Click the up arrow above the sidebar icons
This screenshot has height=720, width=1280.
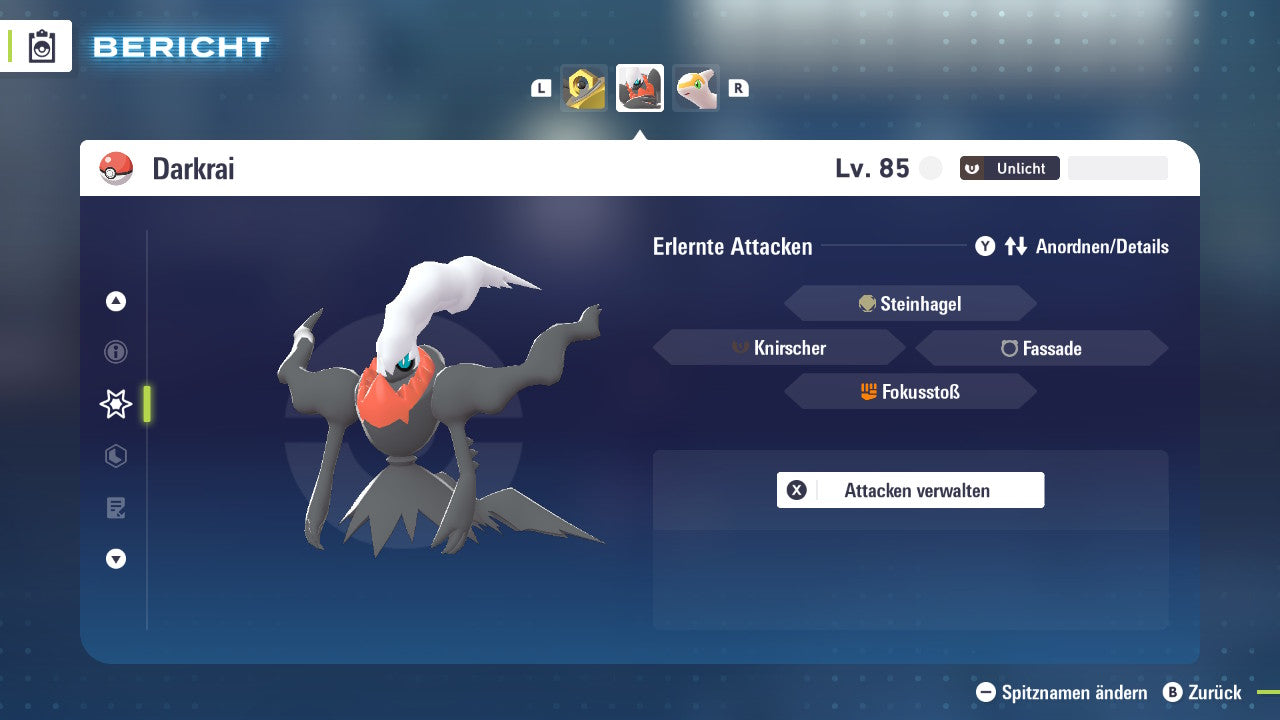[x=115, y=301]
